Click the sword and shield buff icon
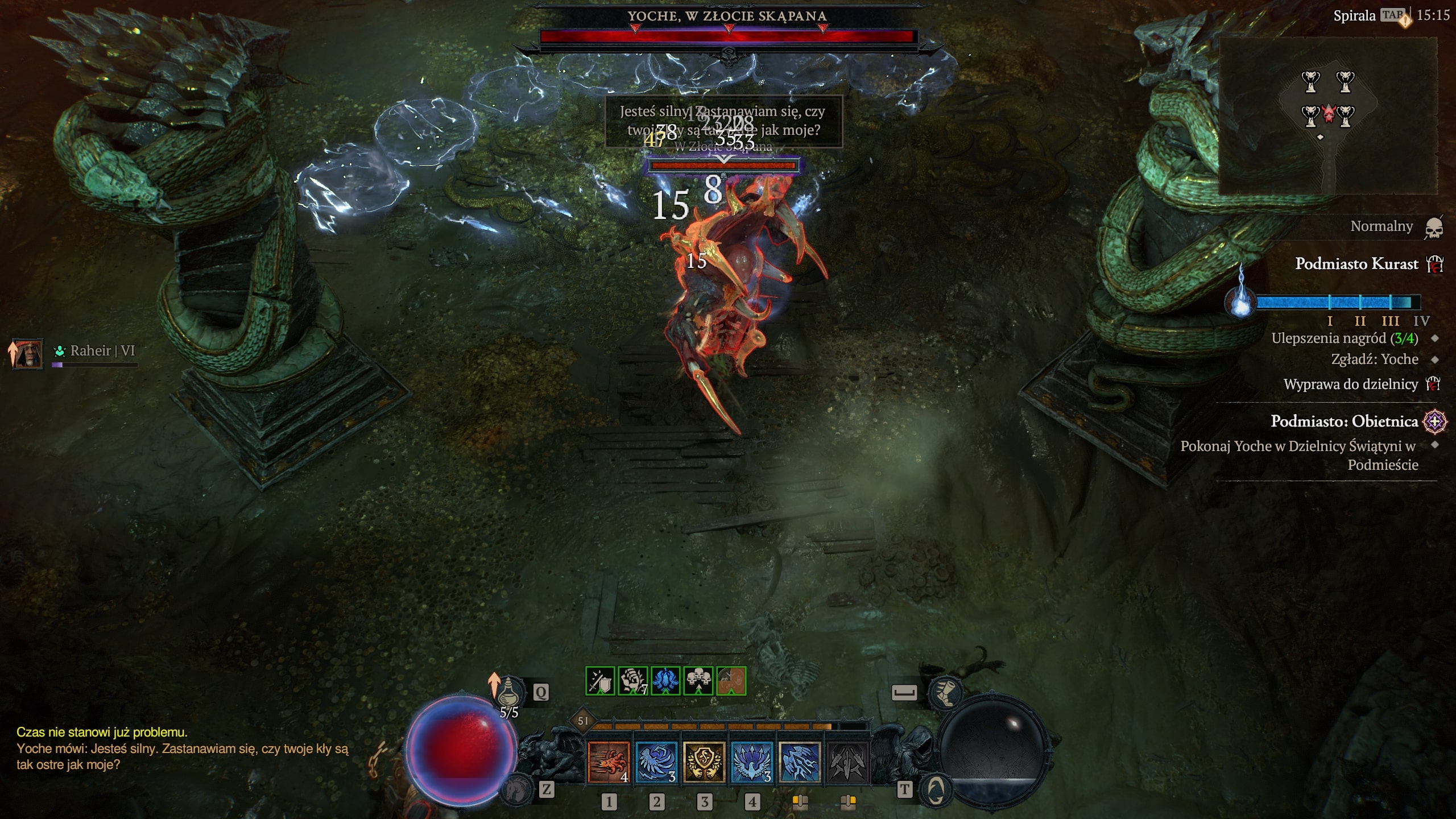Screen dimensions: 1456x819 [x=600, y=681]
